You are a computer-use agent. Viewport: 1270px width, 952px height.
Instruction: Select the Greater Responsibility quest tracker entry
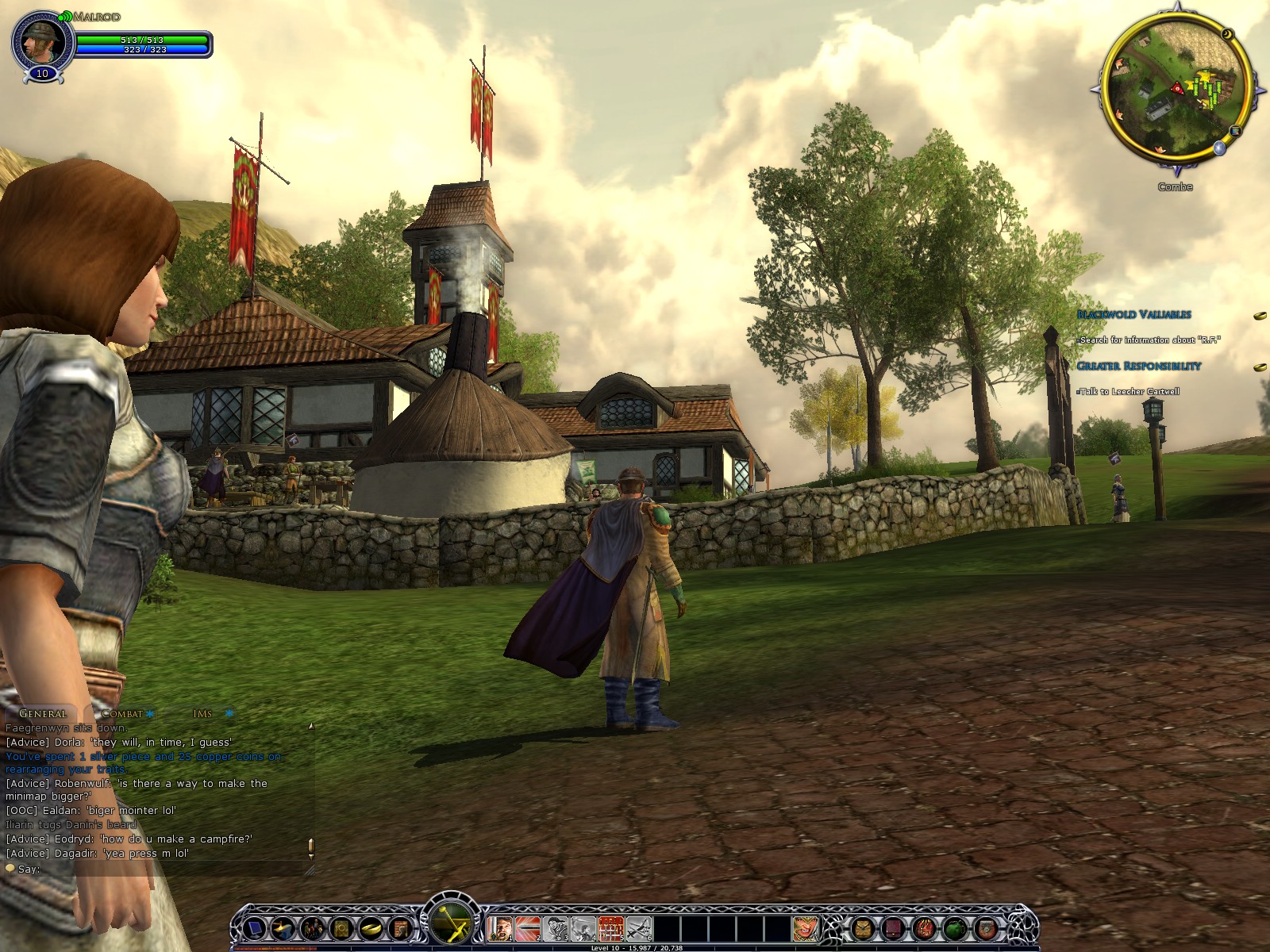pyautogui.click(x=1139, y=366)
